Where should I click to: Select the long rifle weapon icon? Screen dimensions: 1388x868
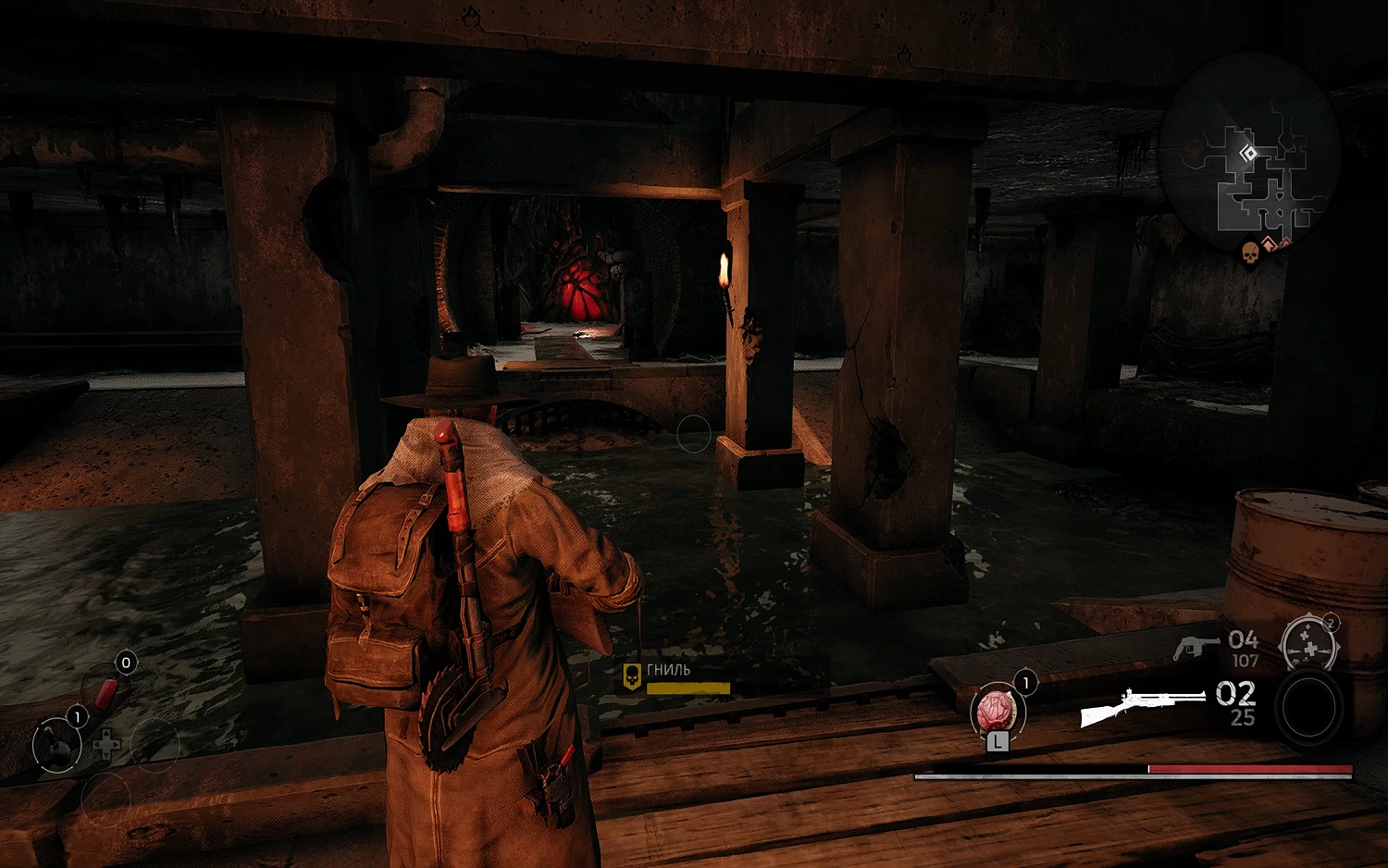pyautogui.click(x=1144, y=707)
